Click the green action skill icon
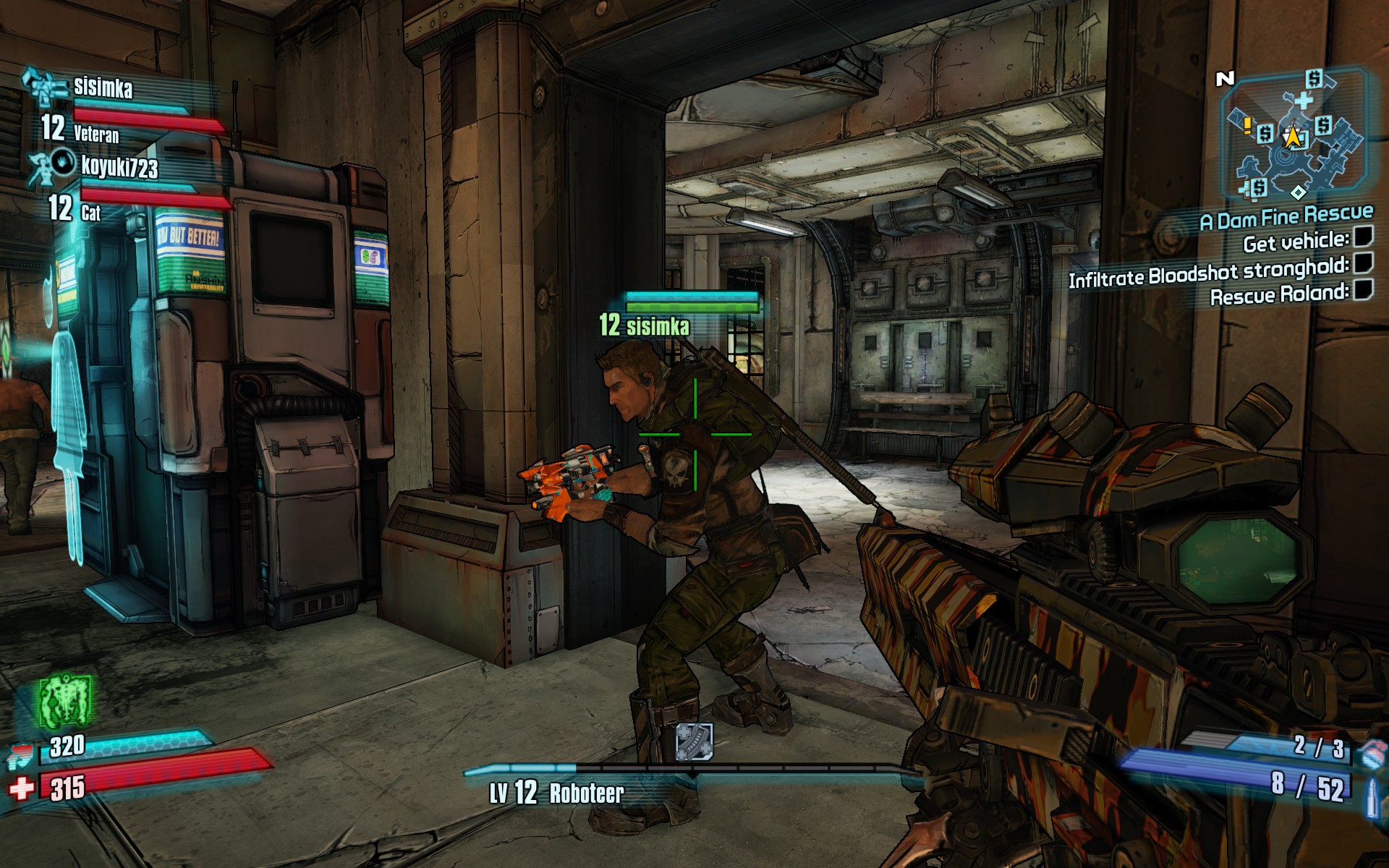Image resolution: width=1389 pixels, height=868 pixels. tap(65, 701)
